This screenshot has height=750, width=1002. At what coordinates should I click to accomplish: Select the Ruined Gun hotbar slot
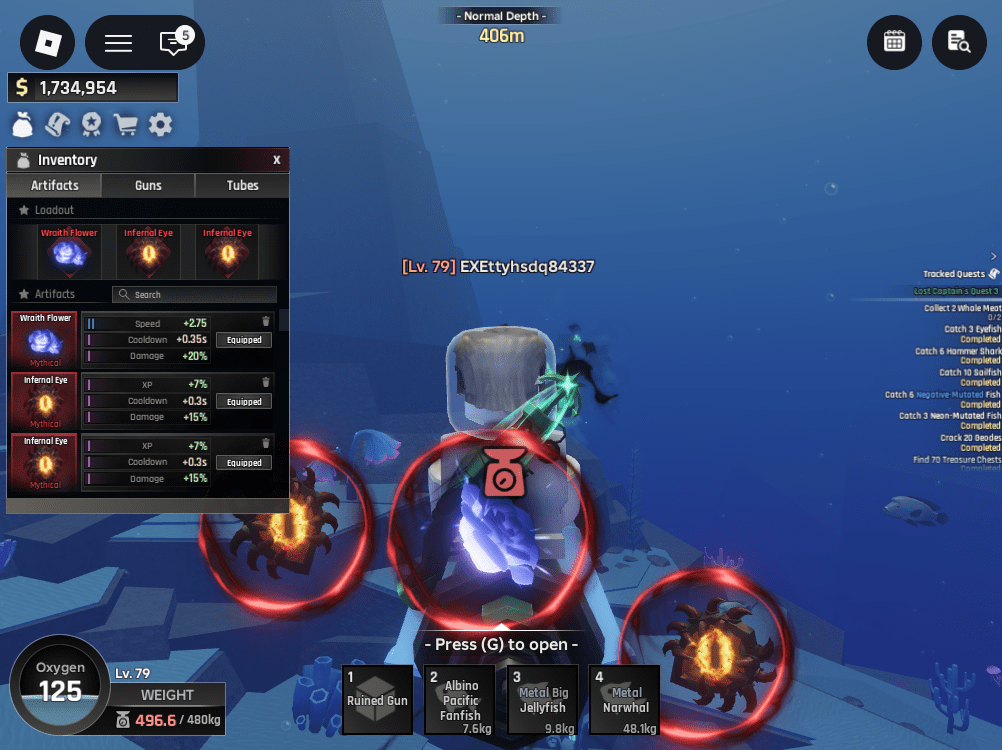pyautogui.click(x=377, y=699)
